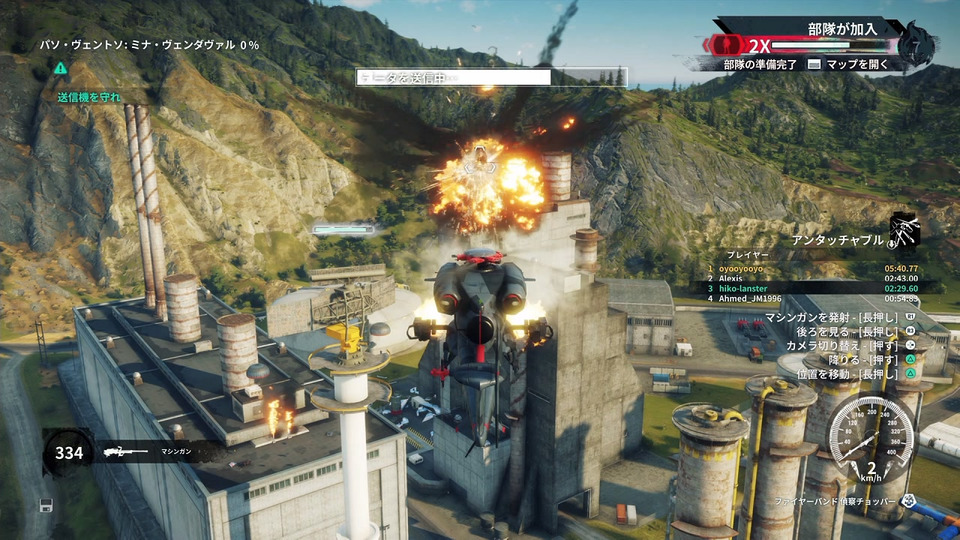This screenshot has height=540, width=960.
Task: Click the floppy disk save icon
Action: [46, 506]
